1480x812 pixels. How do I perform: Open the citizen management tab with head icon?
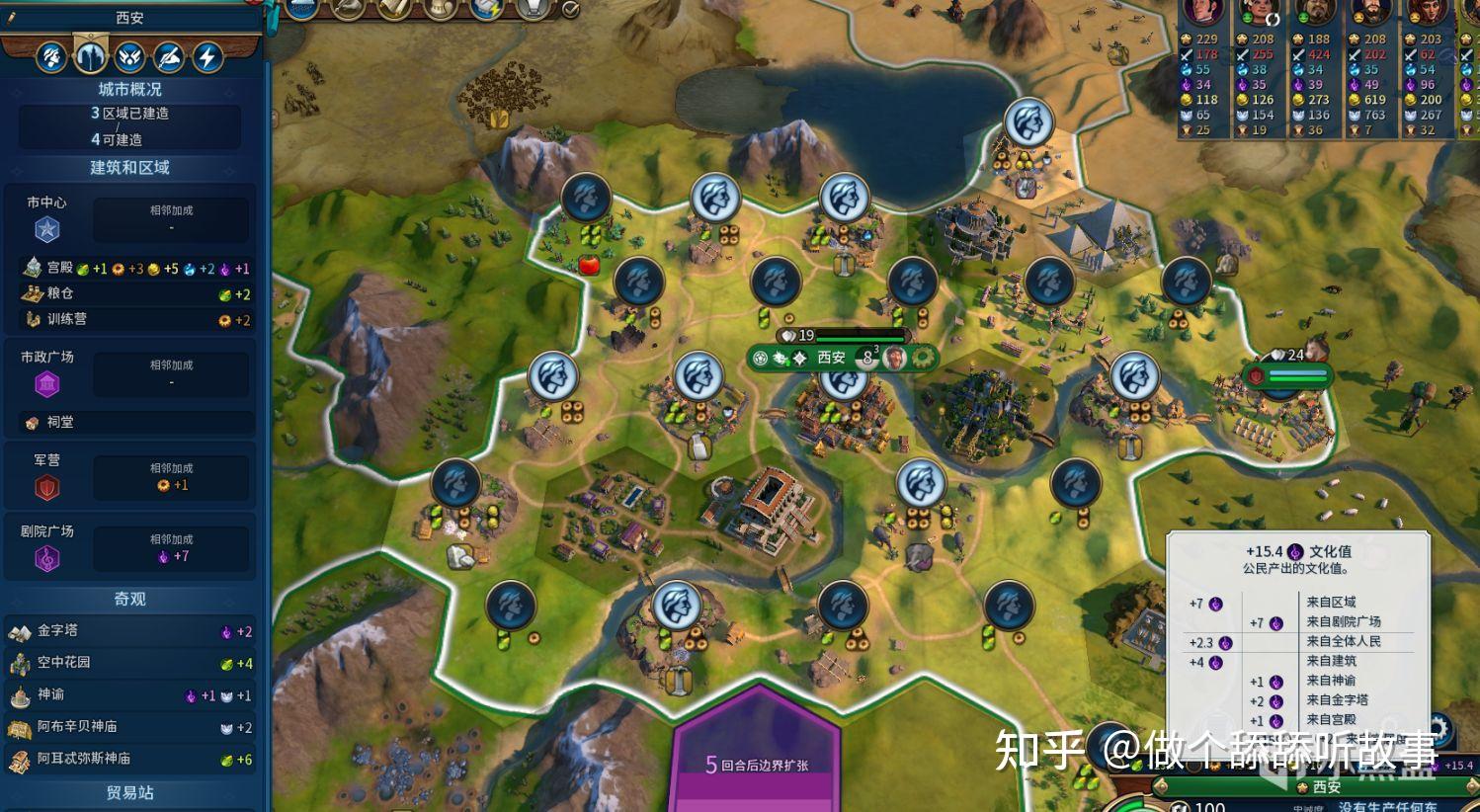click(x=51, y=56)
